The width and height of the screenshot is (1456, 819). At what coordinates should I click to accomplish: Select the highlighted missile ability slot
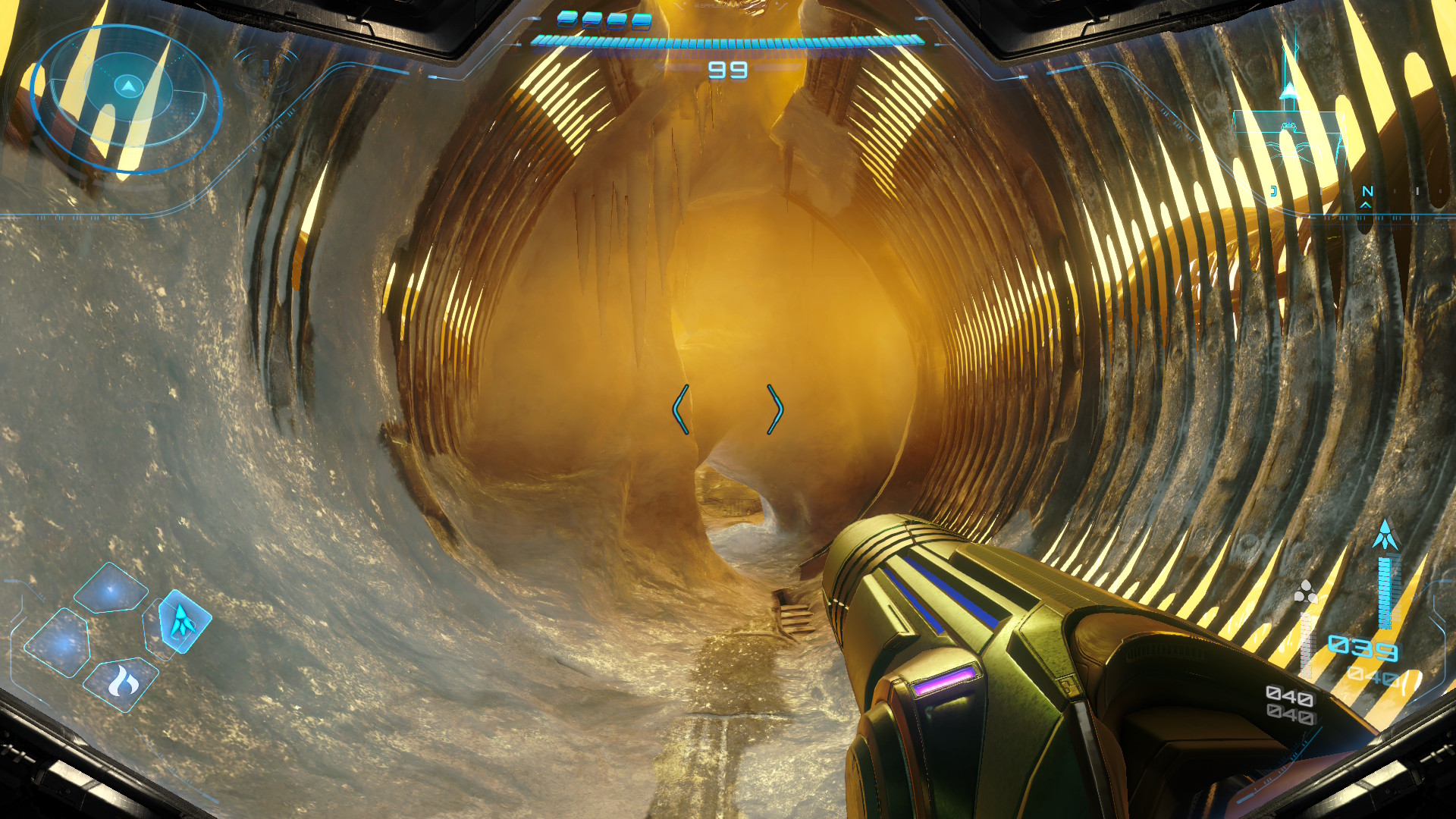pos(184,620)
